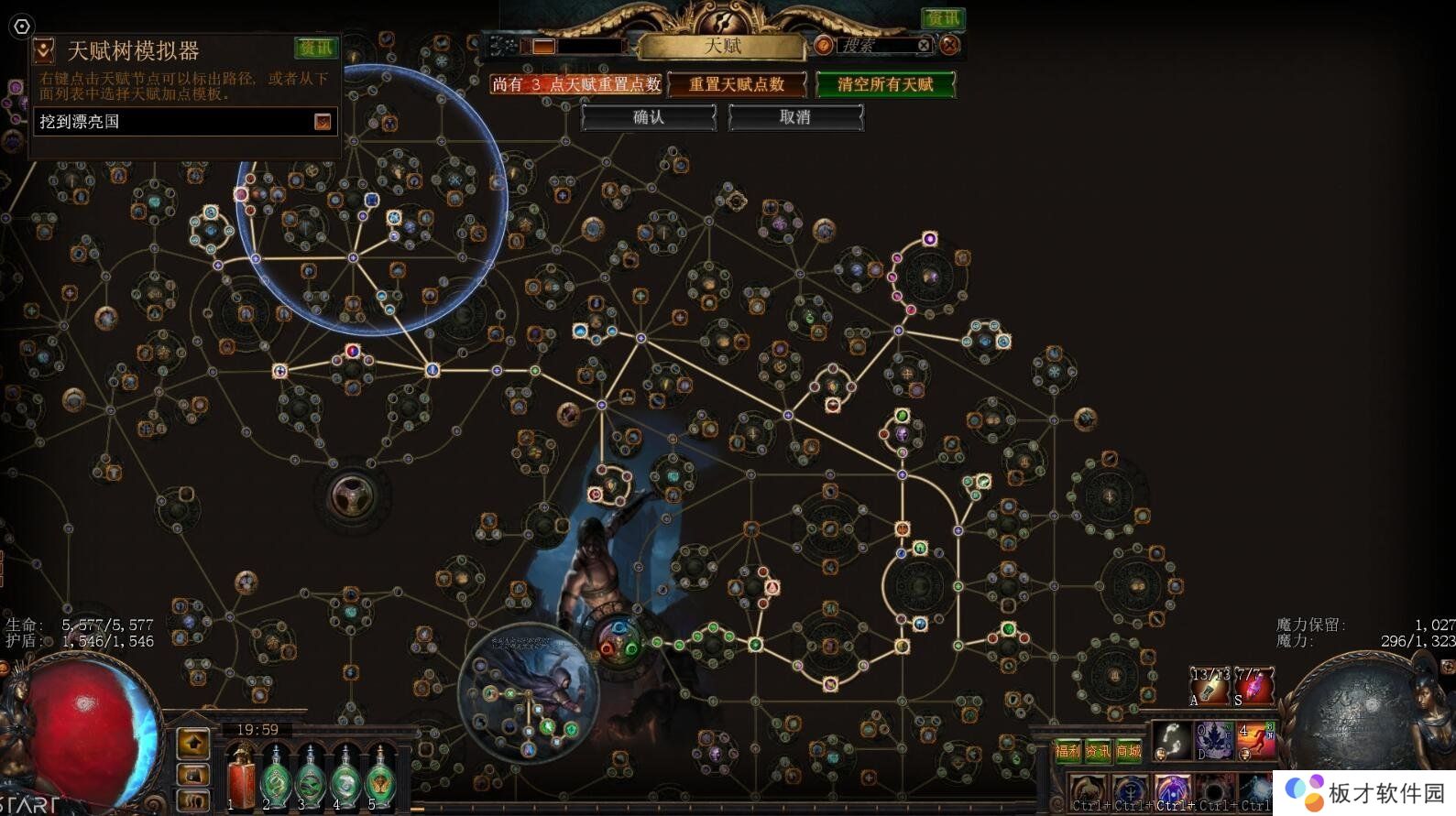Select the 7/7 purple crystal skill on S
This screenshot has width=1456, height=816.
[1253, 687]
